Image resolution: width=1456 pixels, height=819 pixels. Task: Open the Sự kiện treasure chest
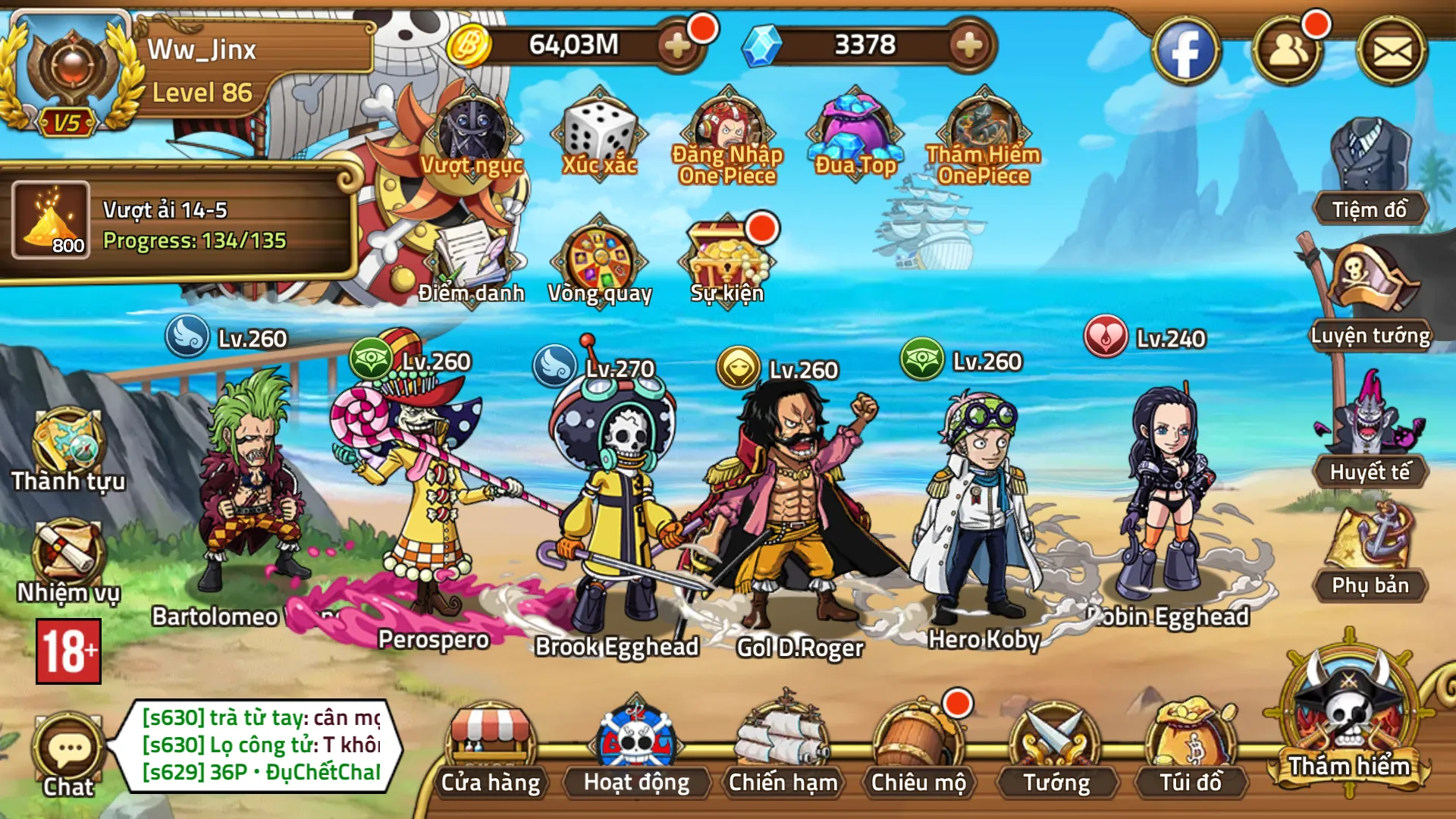(x=724, y=254)
